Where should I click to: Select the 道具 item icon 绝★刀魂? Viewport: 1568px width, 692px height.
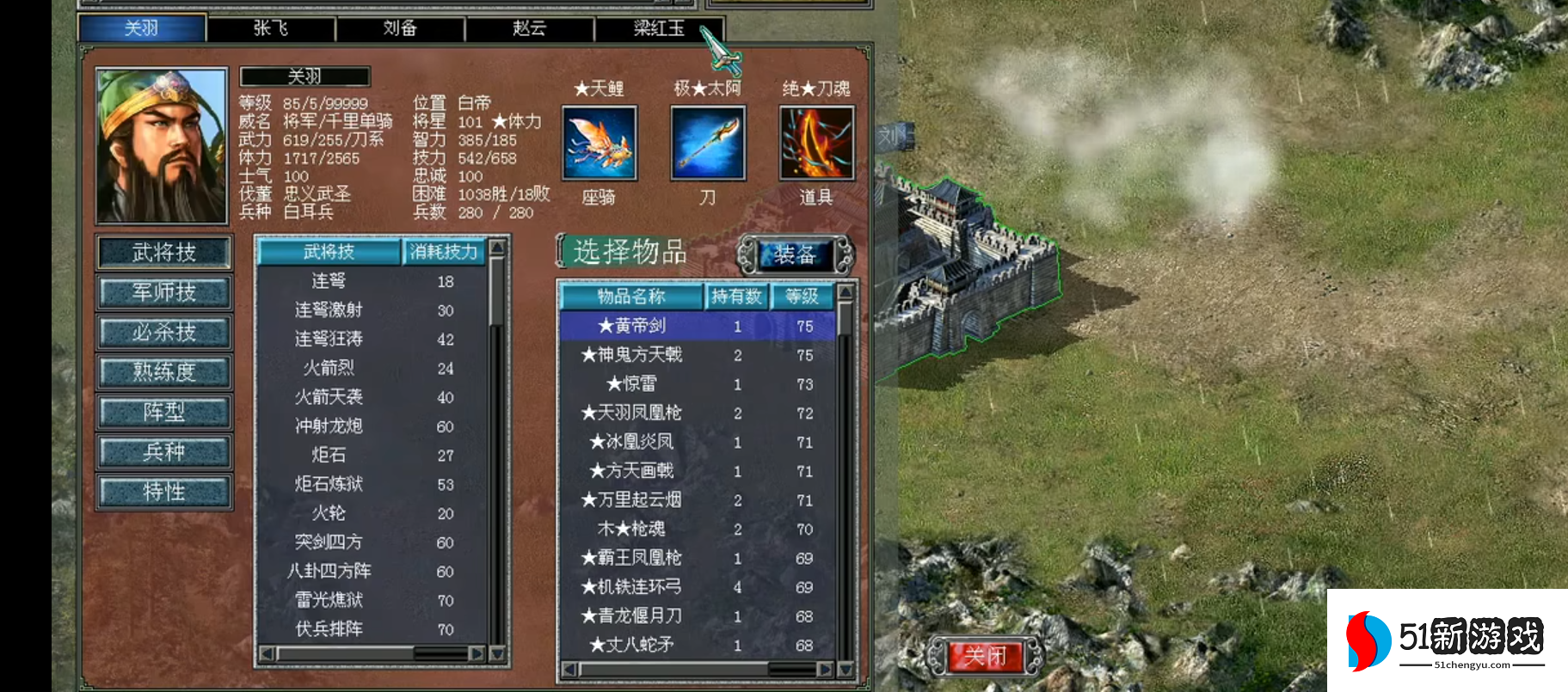tap(815, 143)
